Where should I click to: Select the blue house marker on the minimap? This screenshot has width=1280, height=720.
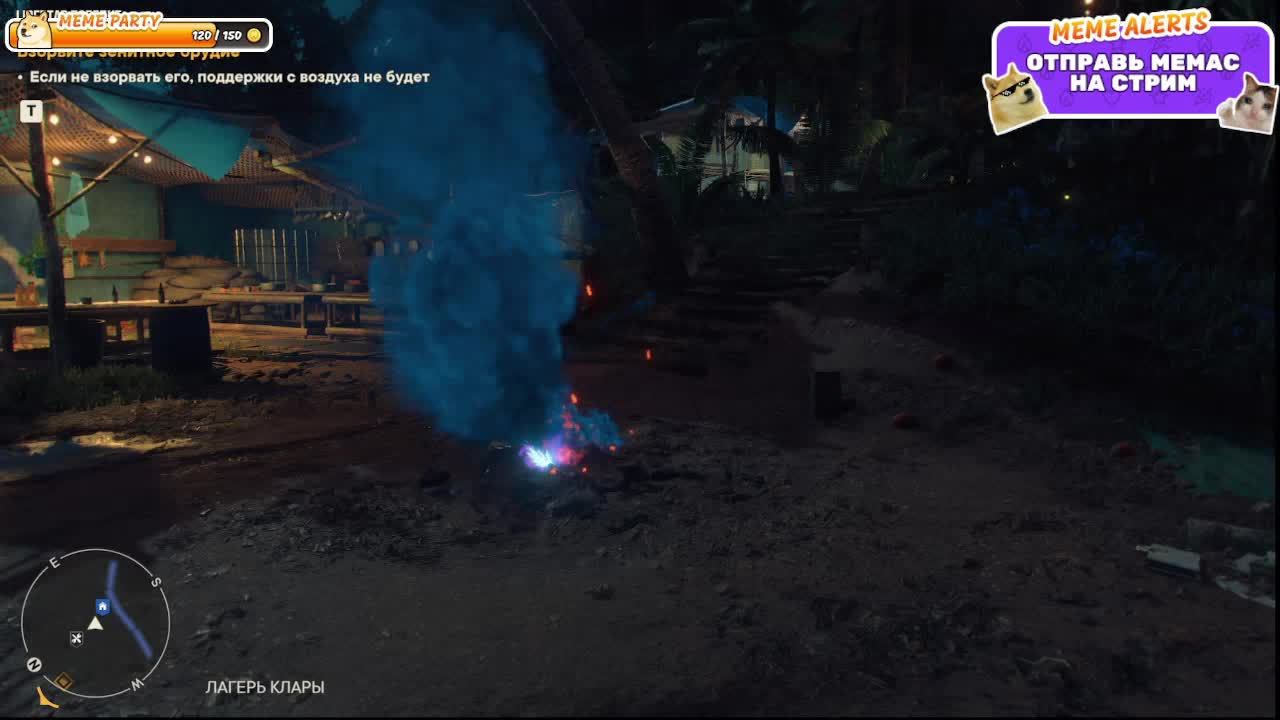click(x=102, y=606)
